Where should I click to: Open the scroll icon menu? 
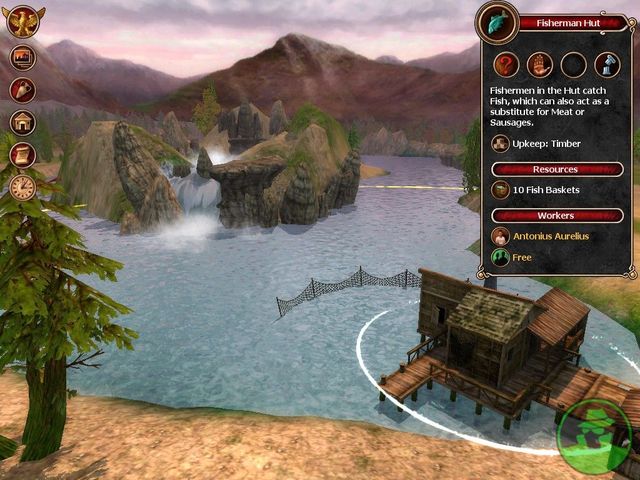tap(22, 154)
